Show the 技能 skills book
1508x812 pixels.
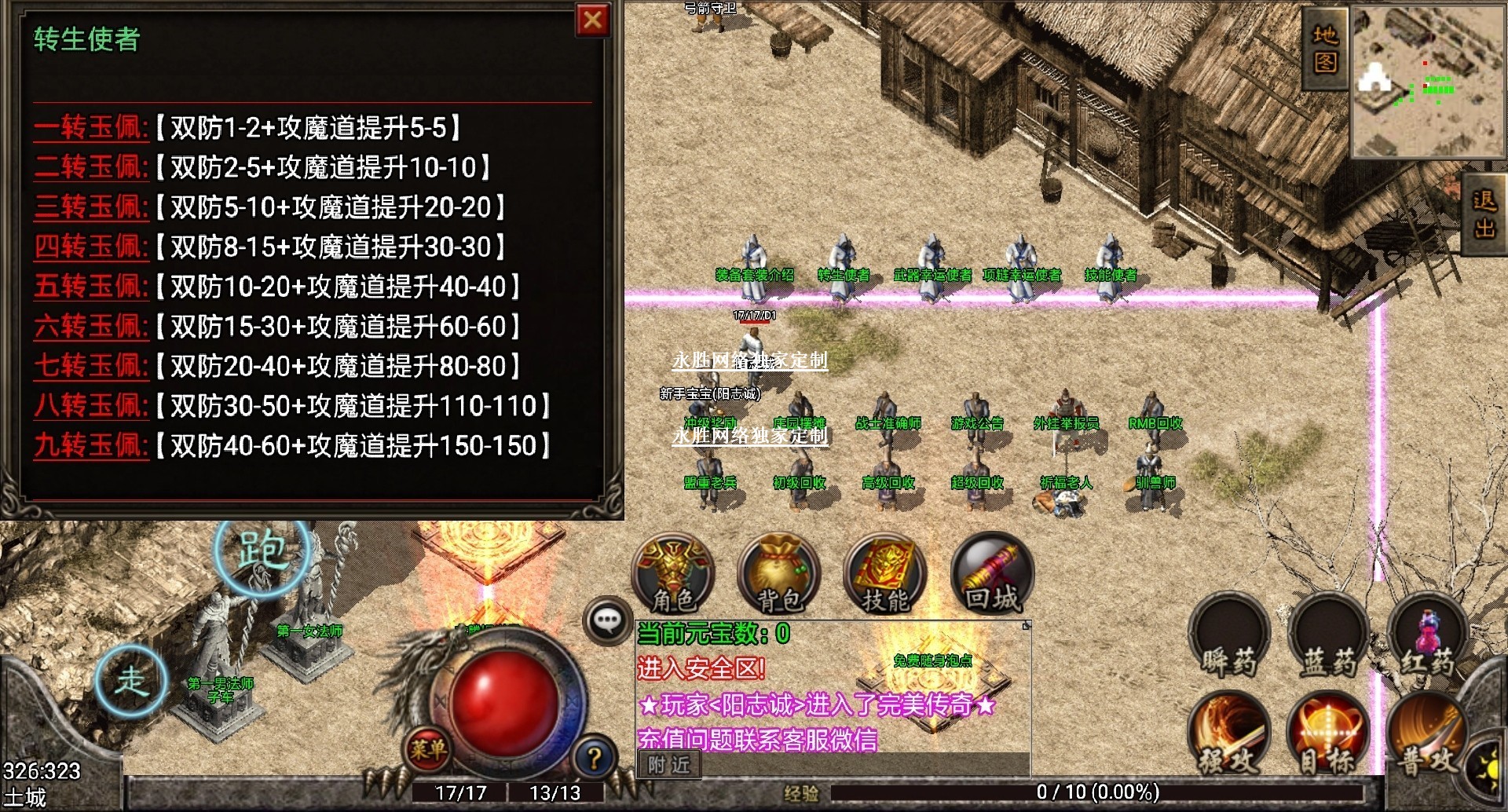click(885, 575)
